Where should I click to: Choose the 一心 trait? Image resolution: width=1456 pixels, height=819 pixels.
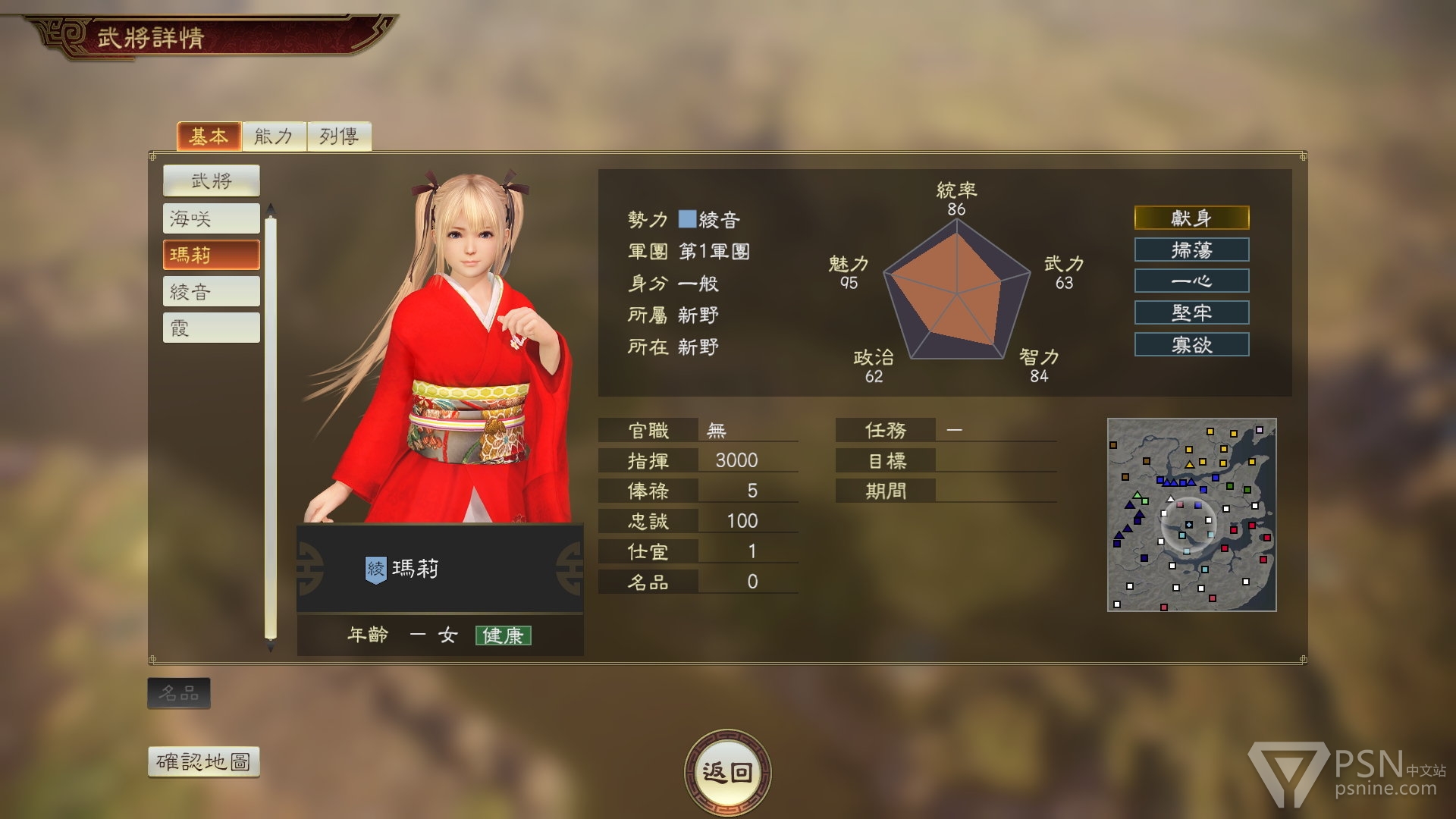click(1191, 281)
